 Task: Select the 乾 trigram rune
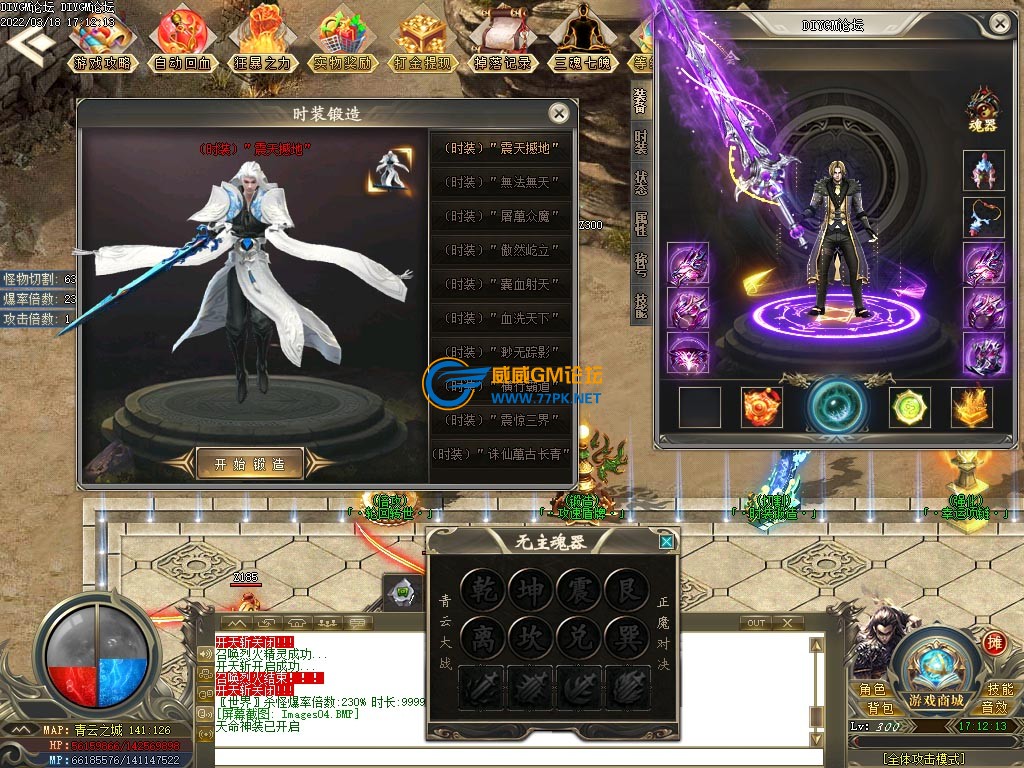[483, 590]
